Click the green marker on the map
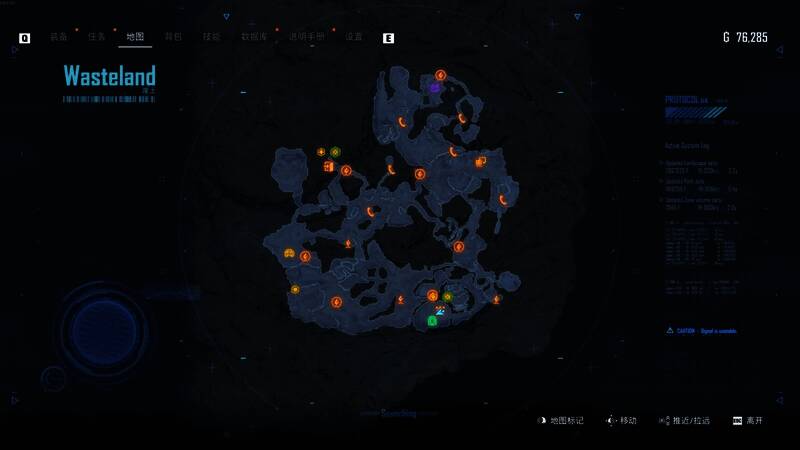 [432, 321]
